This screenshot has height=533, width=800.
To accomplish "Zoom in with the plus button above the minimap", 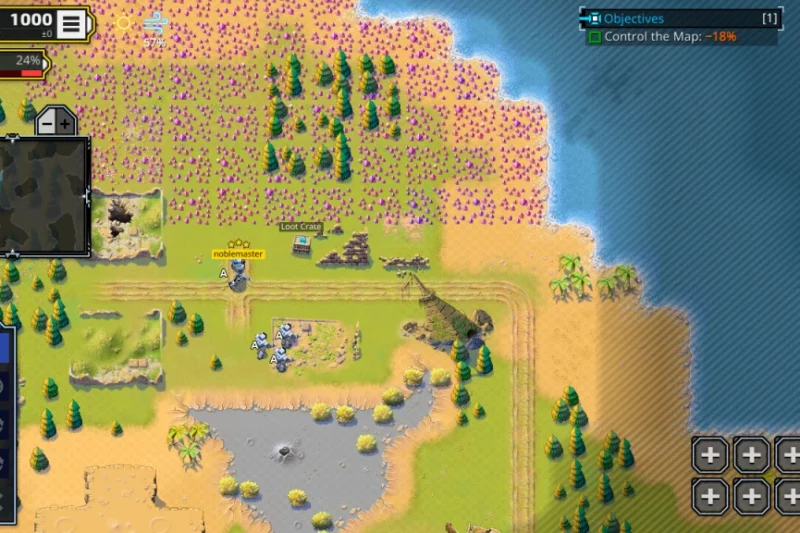I will point(65,124).
